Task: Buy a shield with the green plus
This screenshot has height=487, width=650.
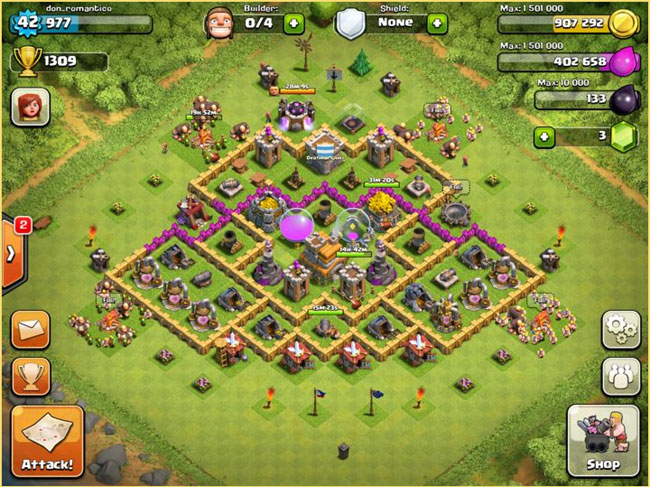Action: pyautogui.click(x=437, y=22)
